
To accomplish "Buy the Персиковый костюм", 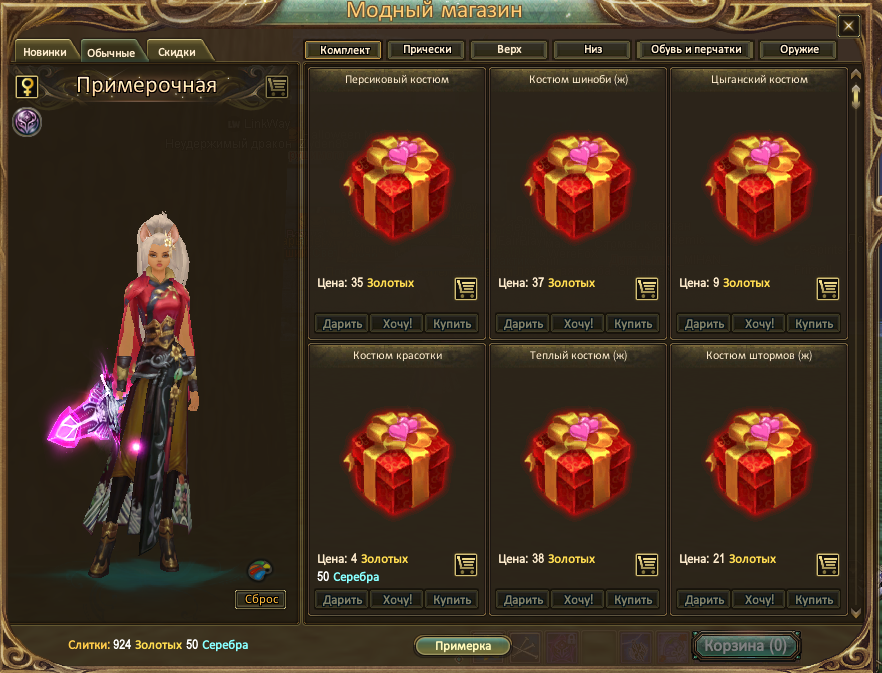I will pos(451,324).
